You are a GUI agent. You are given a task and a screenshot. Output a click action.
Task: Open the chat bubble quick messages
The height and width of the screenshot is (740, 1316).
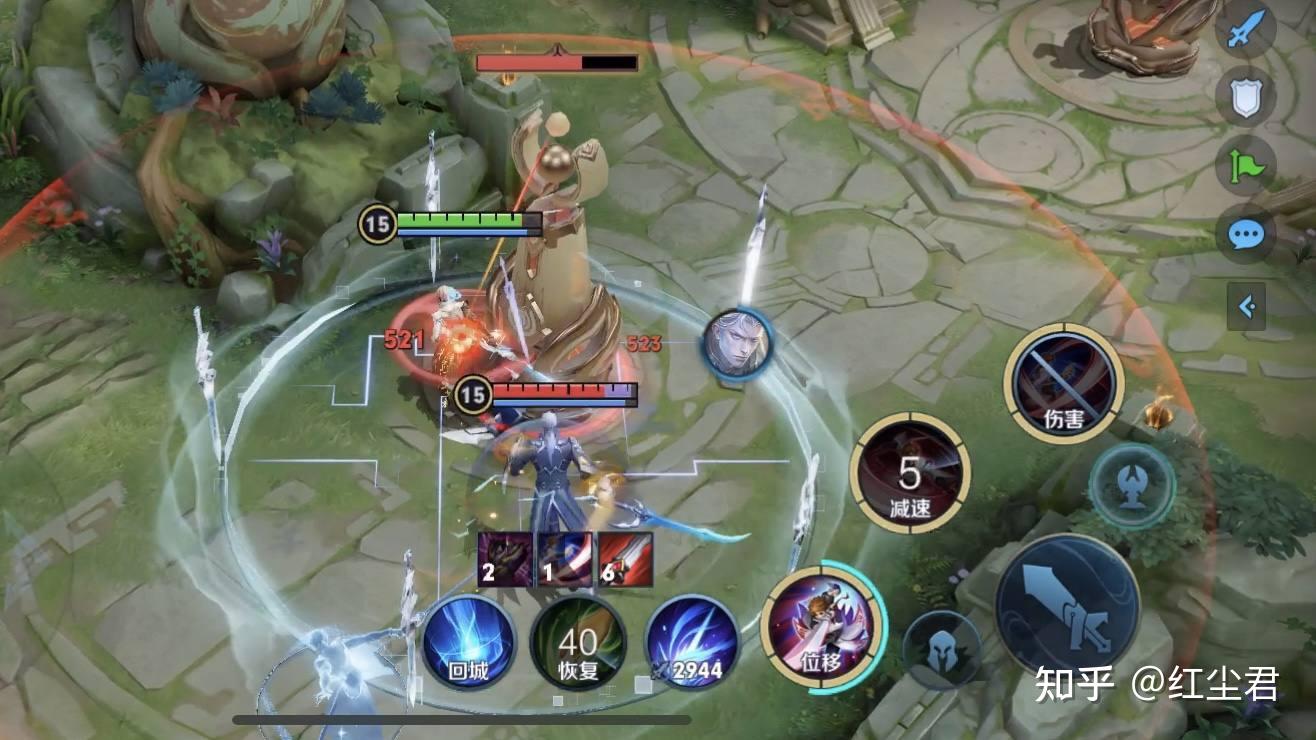point(1245,236)
